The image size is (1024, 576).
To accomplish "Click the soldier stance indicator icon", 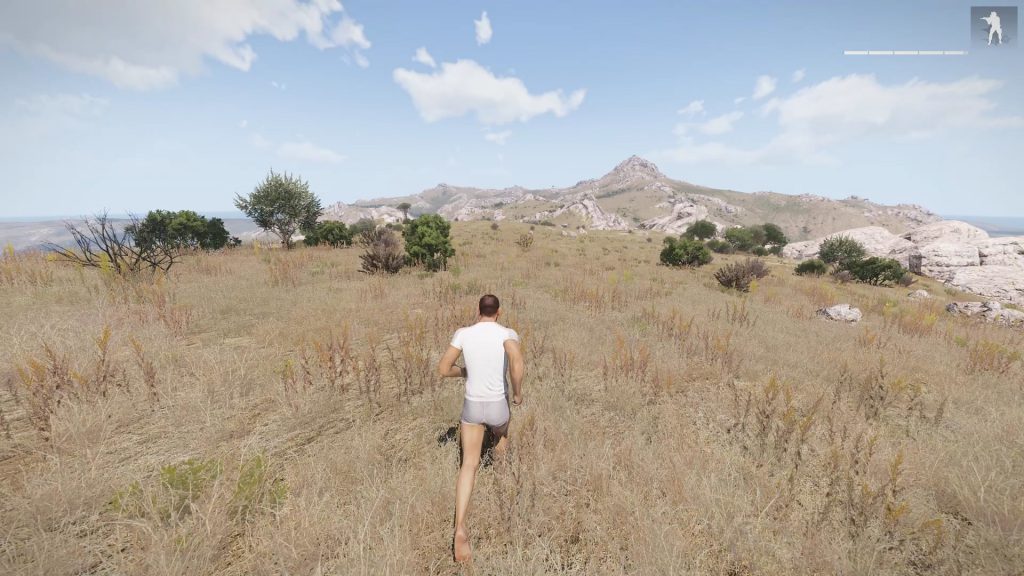I will click(x=993, y=27).
